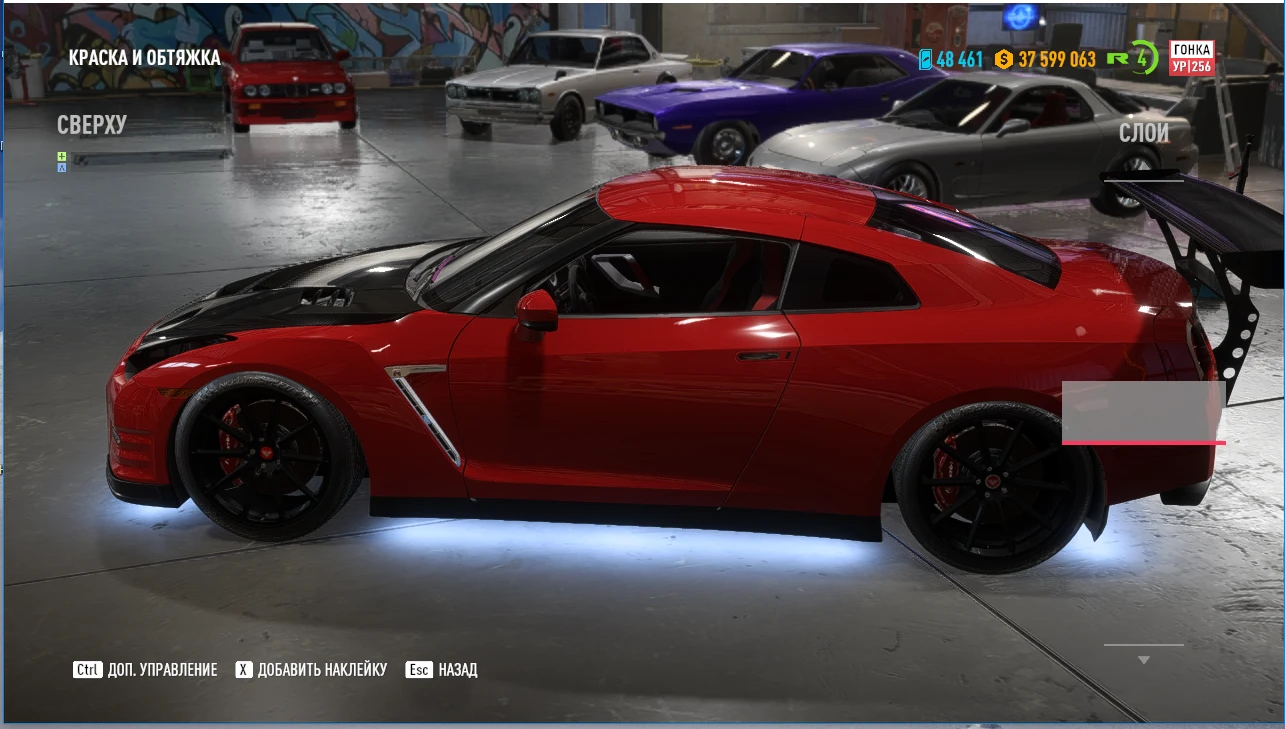
Task: Click the X key icon near ДОБАВИТЬ НАКЛЕЙКУ
Action: (243, 669)
